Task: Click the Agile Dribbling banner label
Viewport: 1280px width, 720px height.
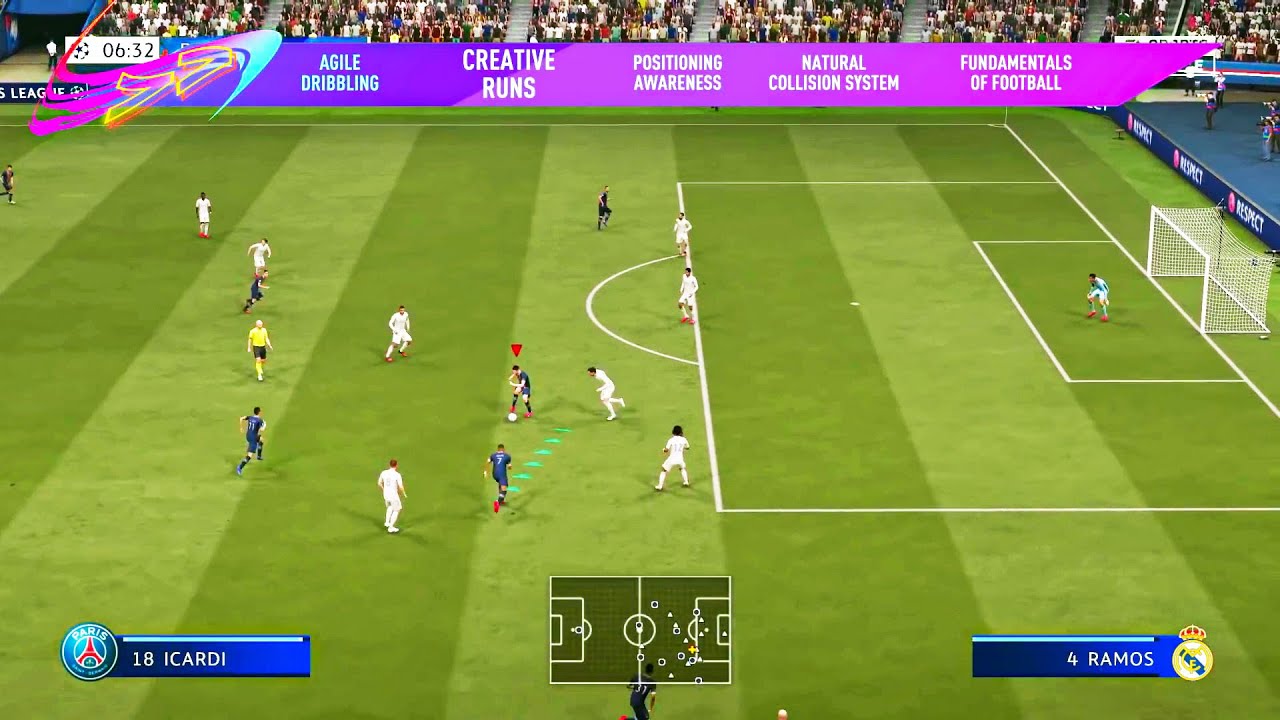Action: 339,72
